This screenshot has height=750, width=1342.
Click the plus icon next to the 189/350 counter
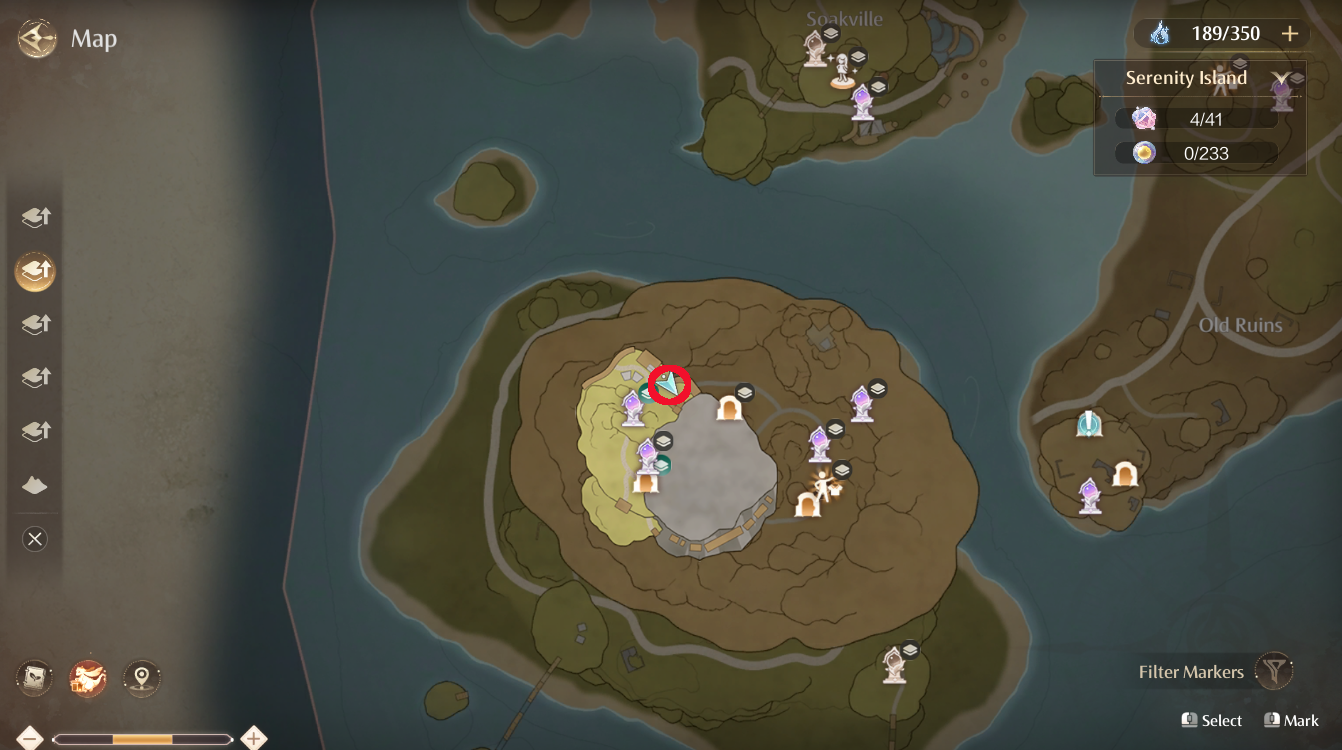click(1290, 33)
